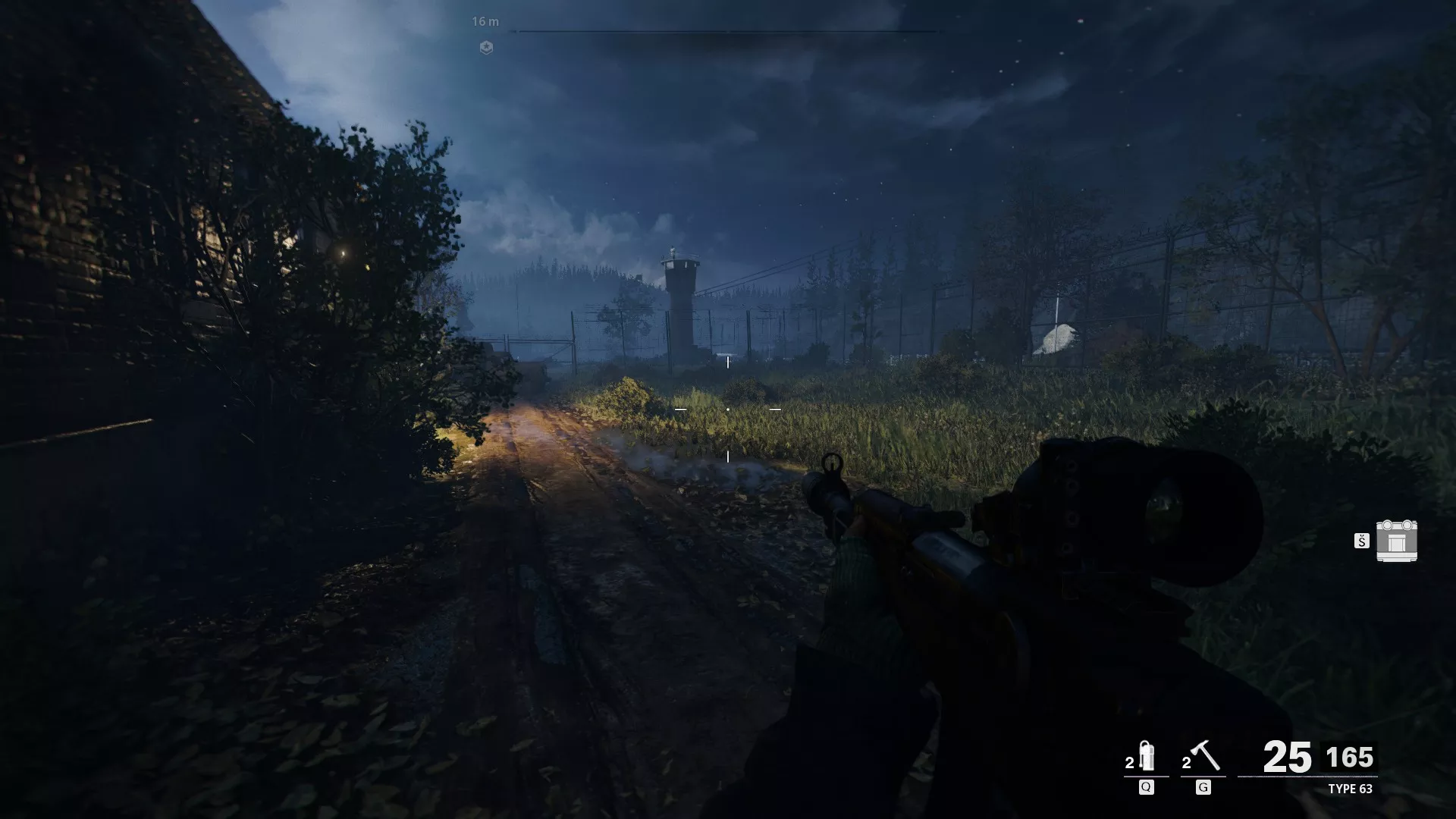Click the rifle's iron sight ring

[x=831, y=463]
